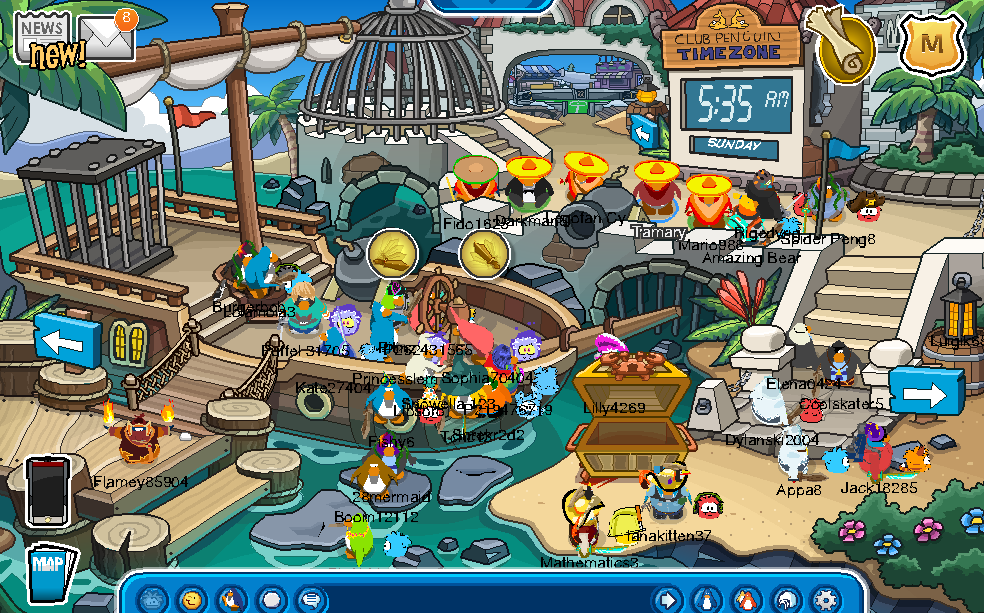Click the moderator M shield badge
This screenshot has width=984, height=613.
pyautogui.click(x=932, y=44)
